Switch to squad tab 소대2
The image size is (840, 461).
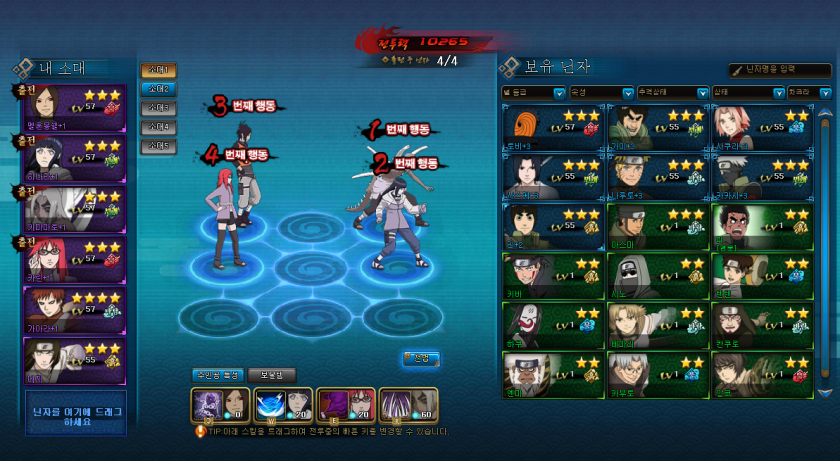(158, 89)
